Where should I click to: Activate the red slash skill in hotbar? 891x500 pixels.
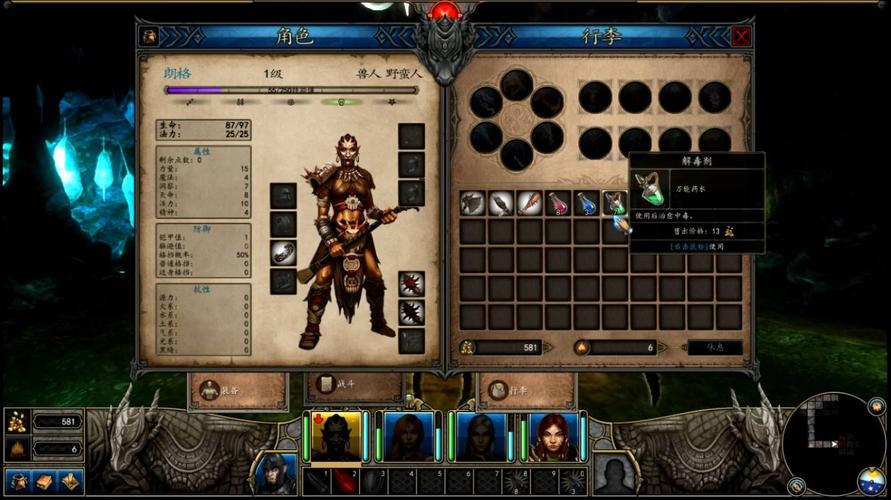(x=343, y=481)
